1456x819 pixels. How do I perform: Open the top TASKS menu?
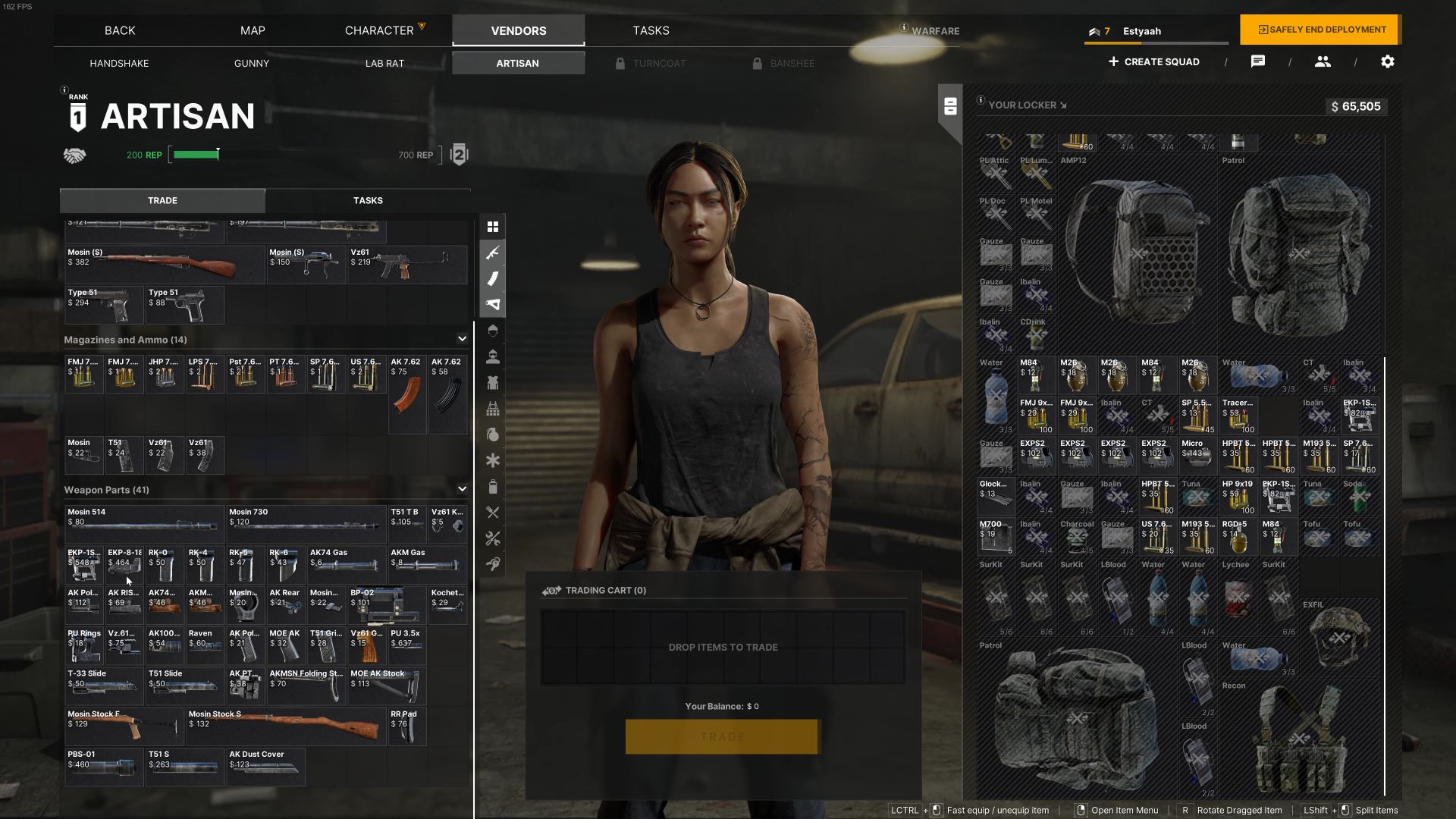[651, 30]
